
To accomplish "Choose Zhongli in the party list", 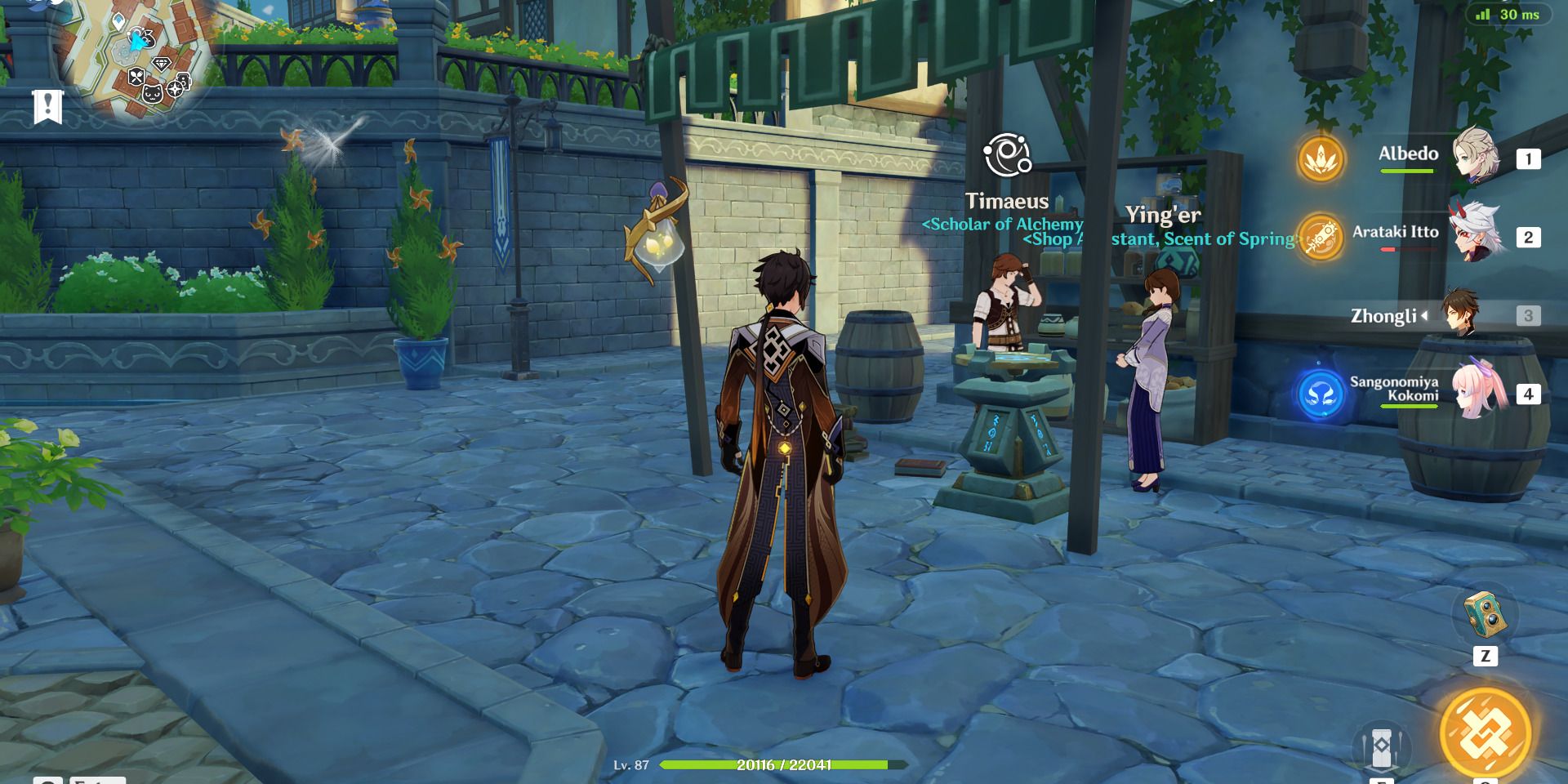I will (x=1459, y=314).
